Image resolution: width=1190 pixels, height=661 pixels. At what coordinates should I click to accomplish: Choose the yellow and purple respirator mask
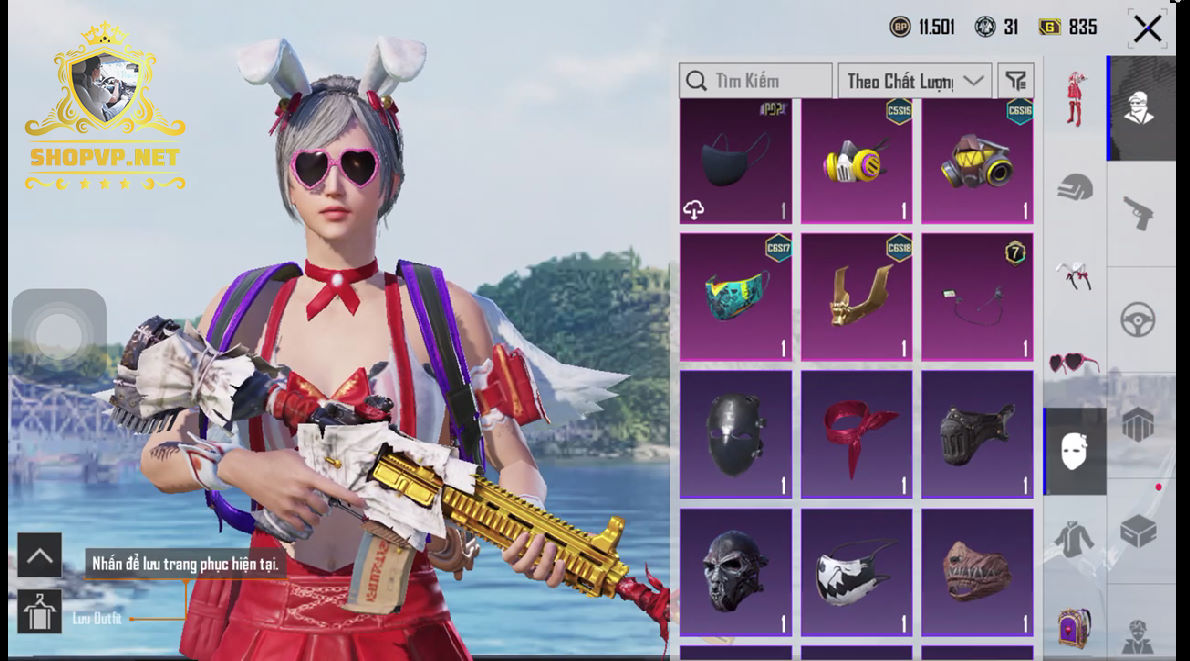coord(857,160)
